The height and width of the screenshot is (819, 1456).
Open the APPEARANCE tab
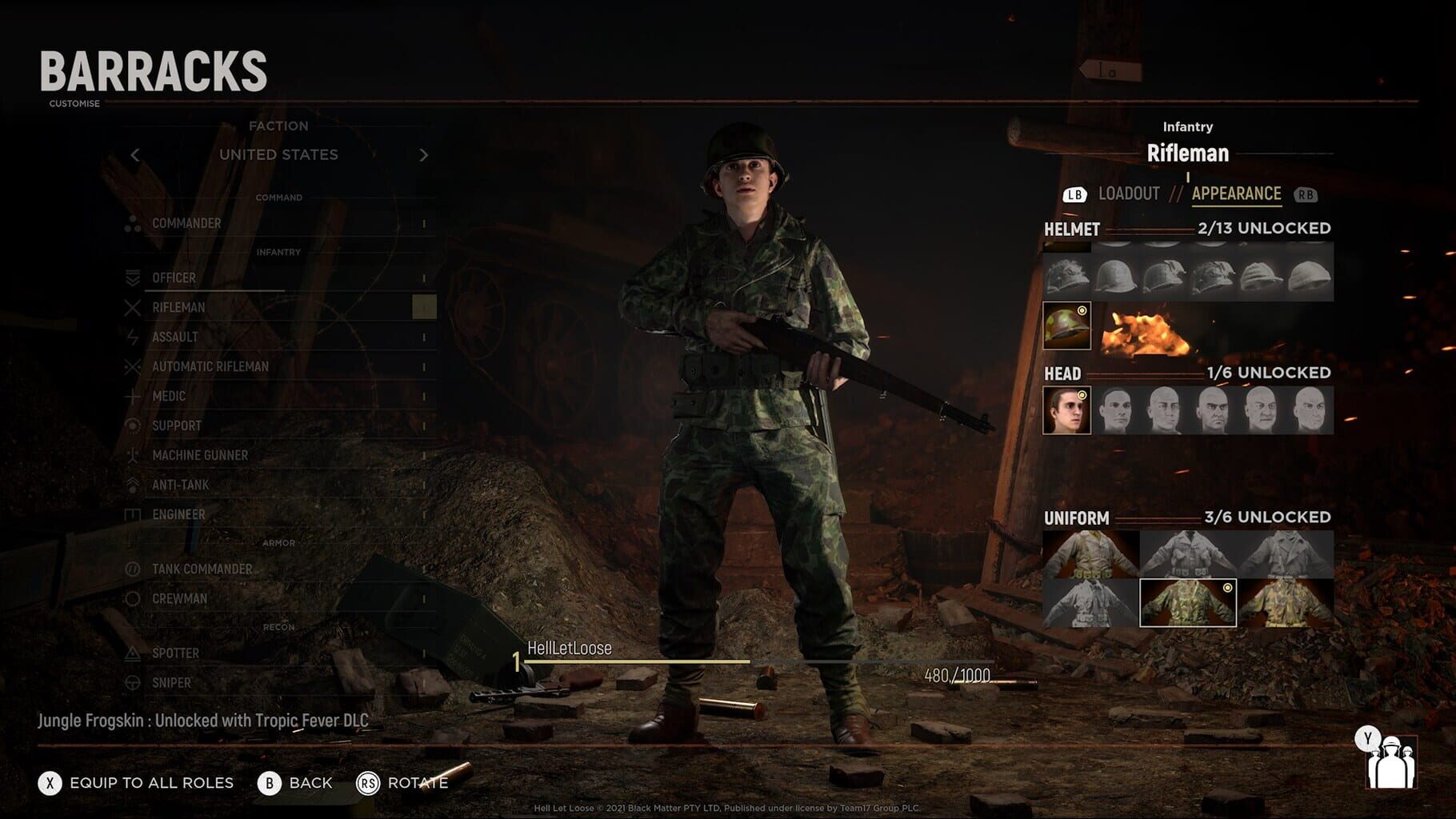[1236, 192]
